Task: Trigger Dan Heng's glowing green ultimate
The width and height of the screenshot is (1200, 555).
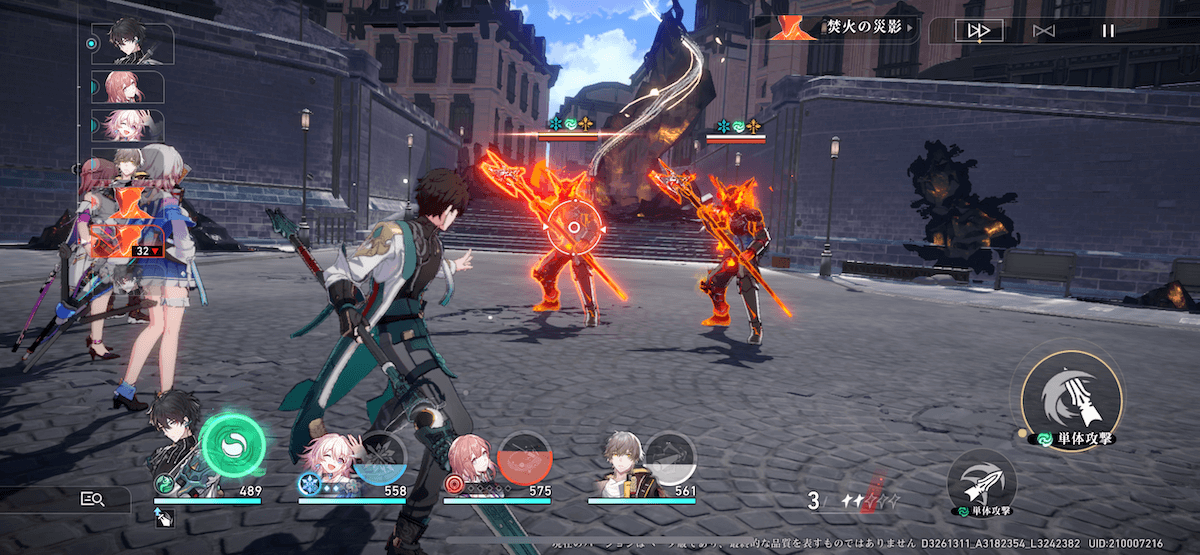Action: (x=233, y=445)
